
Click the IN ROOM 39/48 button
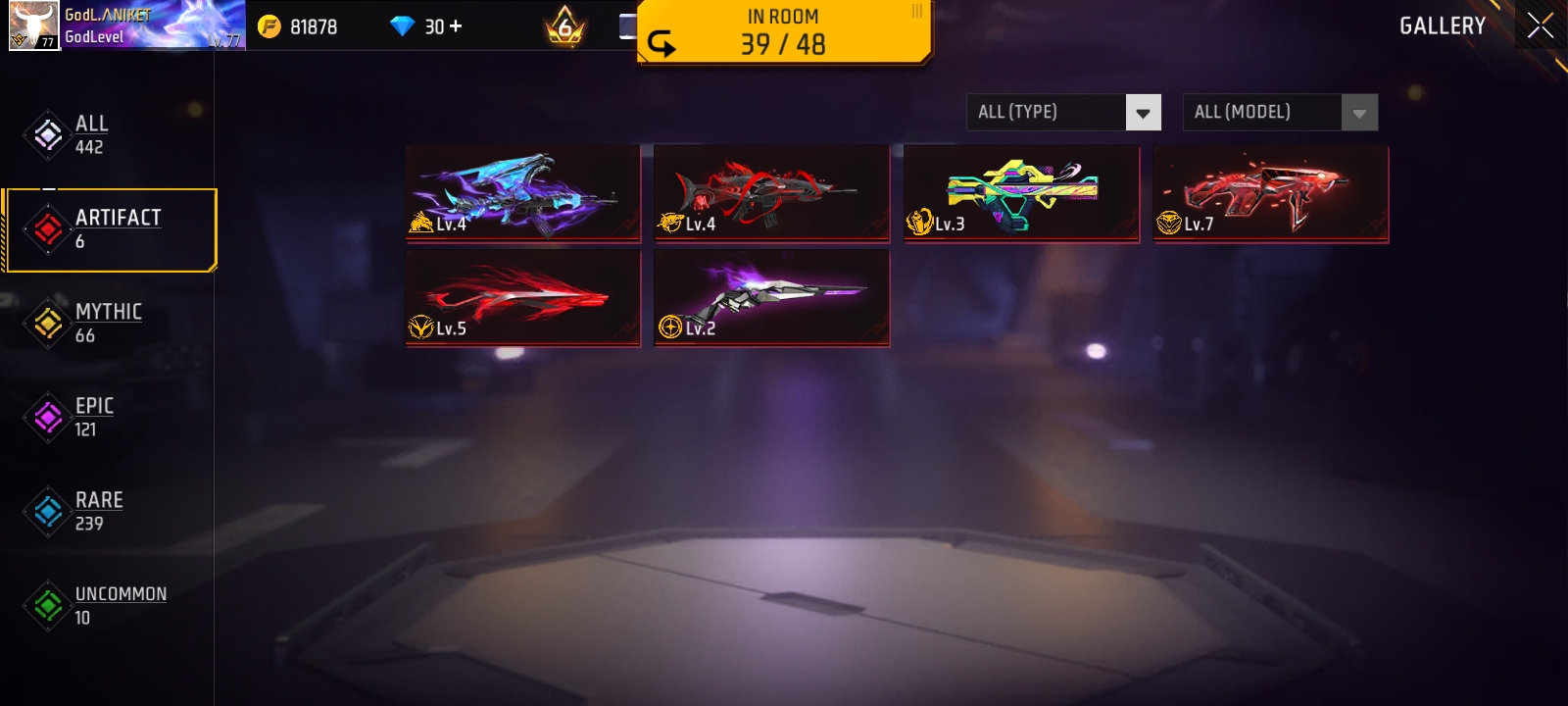point(784,31)
